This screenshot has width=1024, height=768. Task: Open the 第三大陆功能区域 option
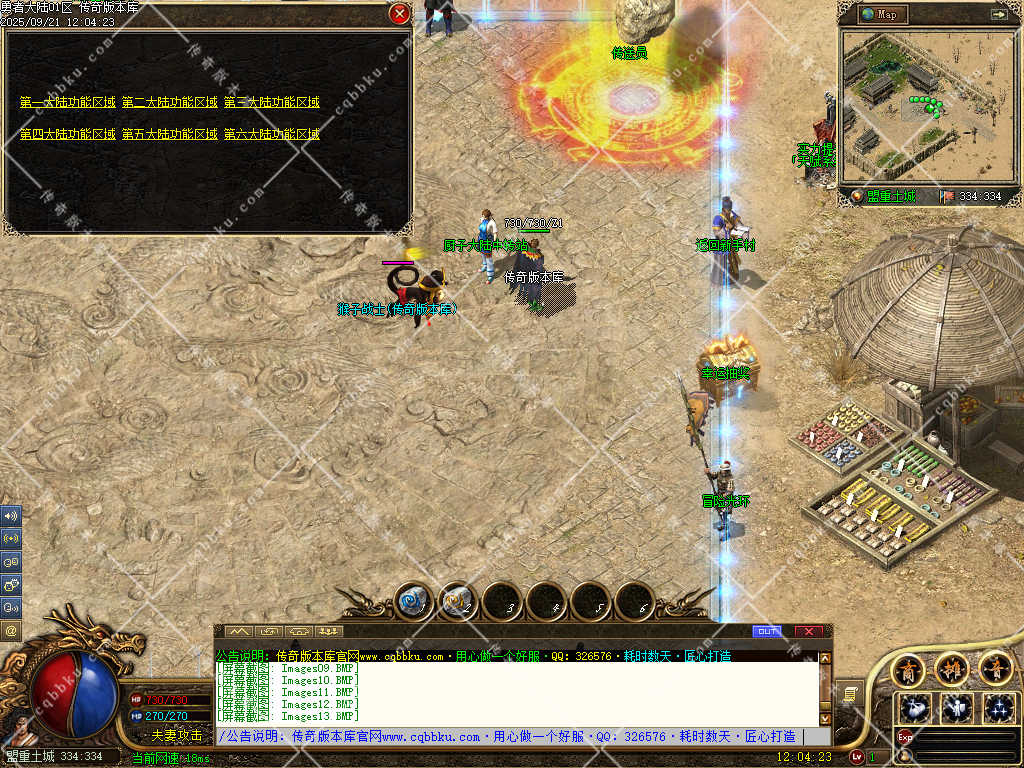click(271, 102)
